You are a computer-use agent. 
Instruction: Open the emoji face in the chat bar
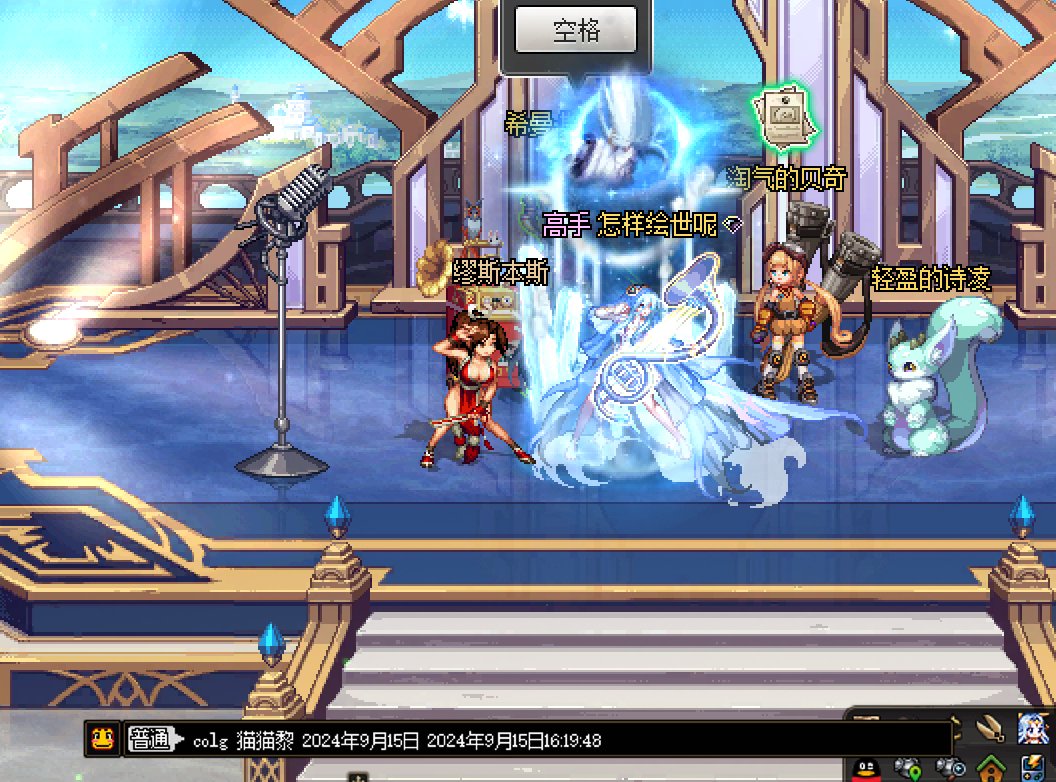(x=101, y=740)
